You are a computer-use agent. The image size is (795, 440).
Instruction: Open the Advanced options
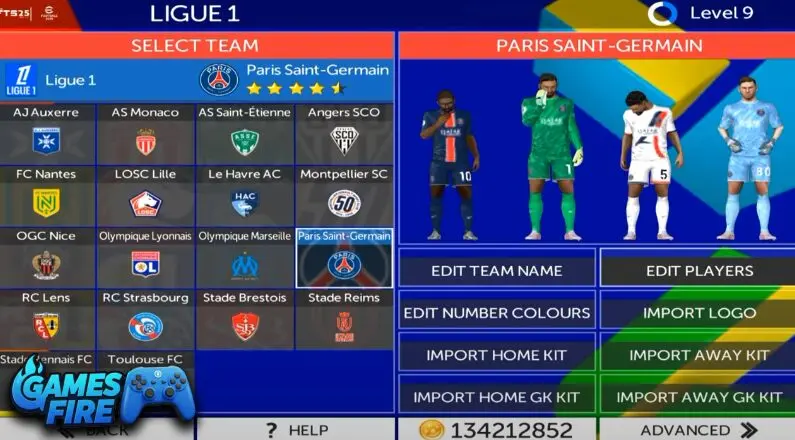pos(699,430)
